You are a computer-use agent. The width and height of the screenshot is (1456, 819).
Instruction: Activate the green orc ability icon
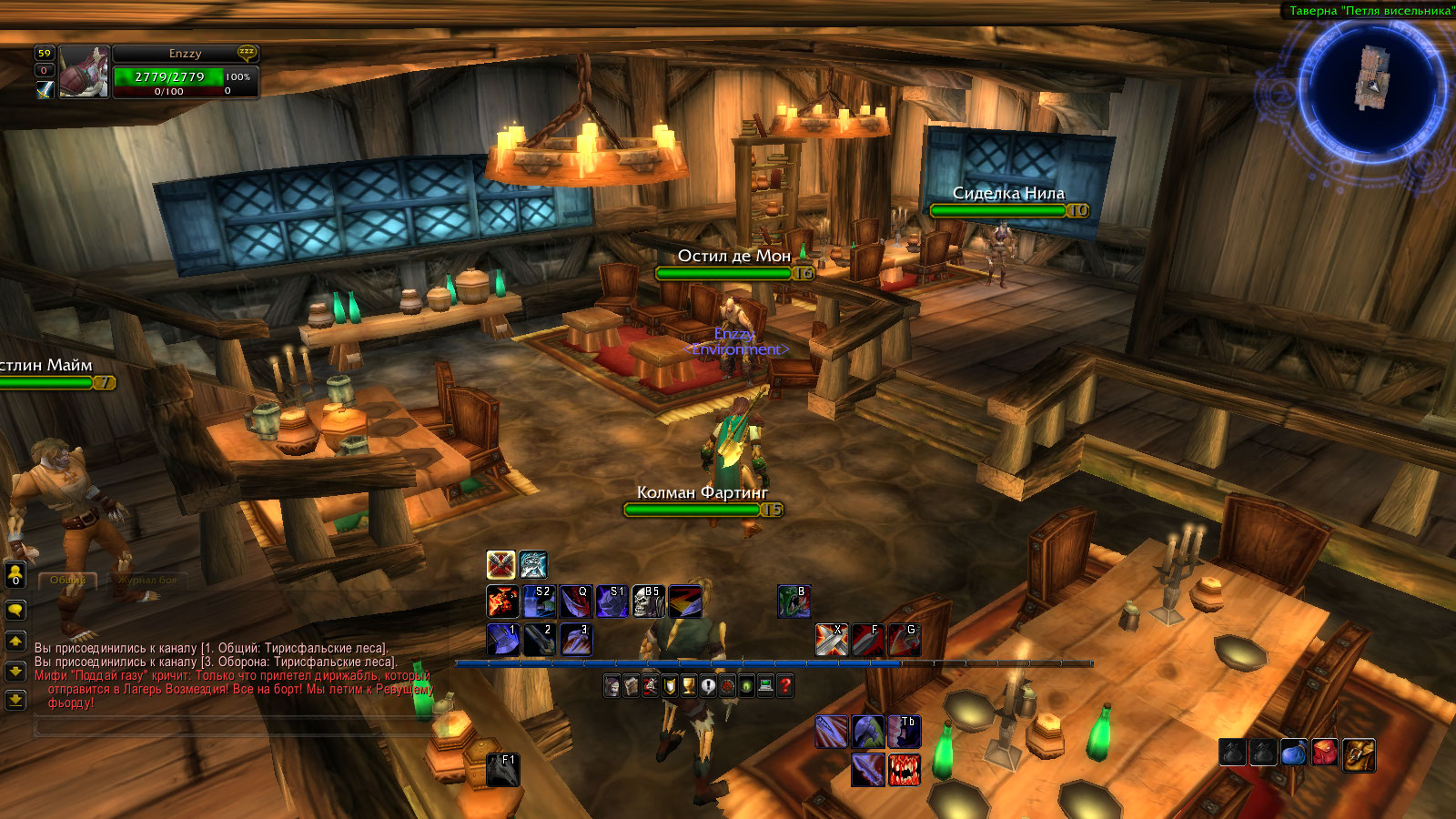pos(794,602)
